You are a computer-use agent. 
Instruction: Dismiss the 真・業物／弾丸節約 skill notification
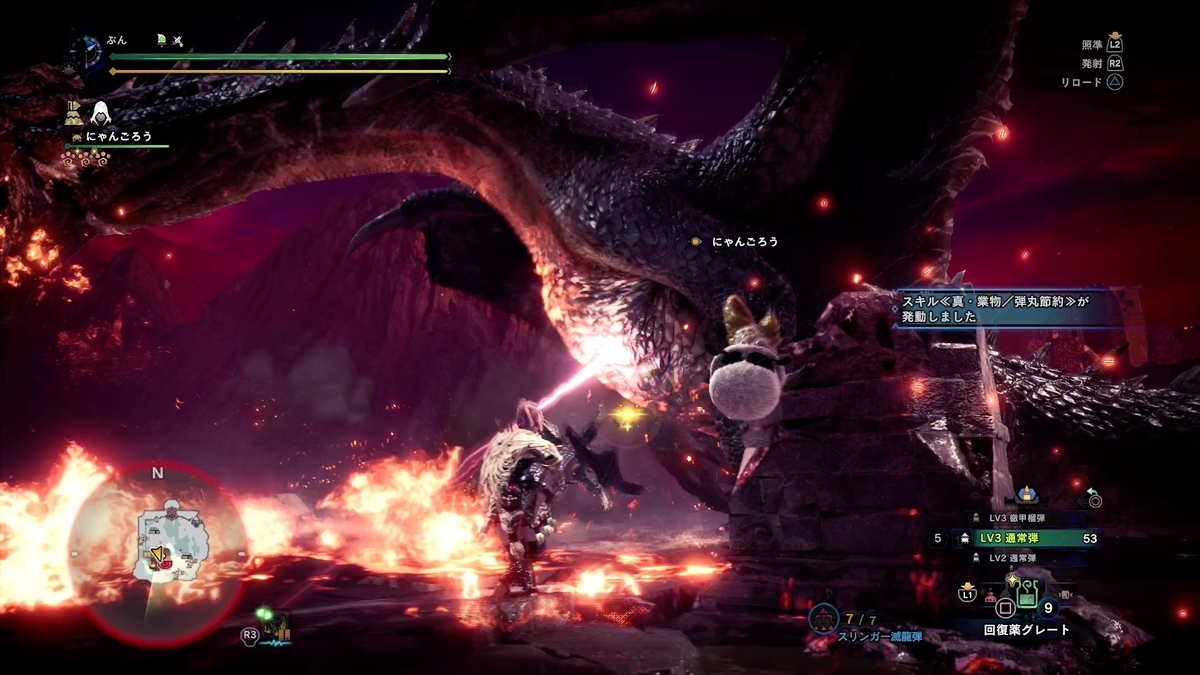pyautogui.click(x=1010, y=307)
